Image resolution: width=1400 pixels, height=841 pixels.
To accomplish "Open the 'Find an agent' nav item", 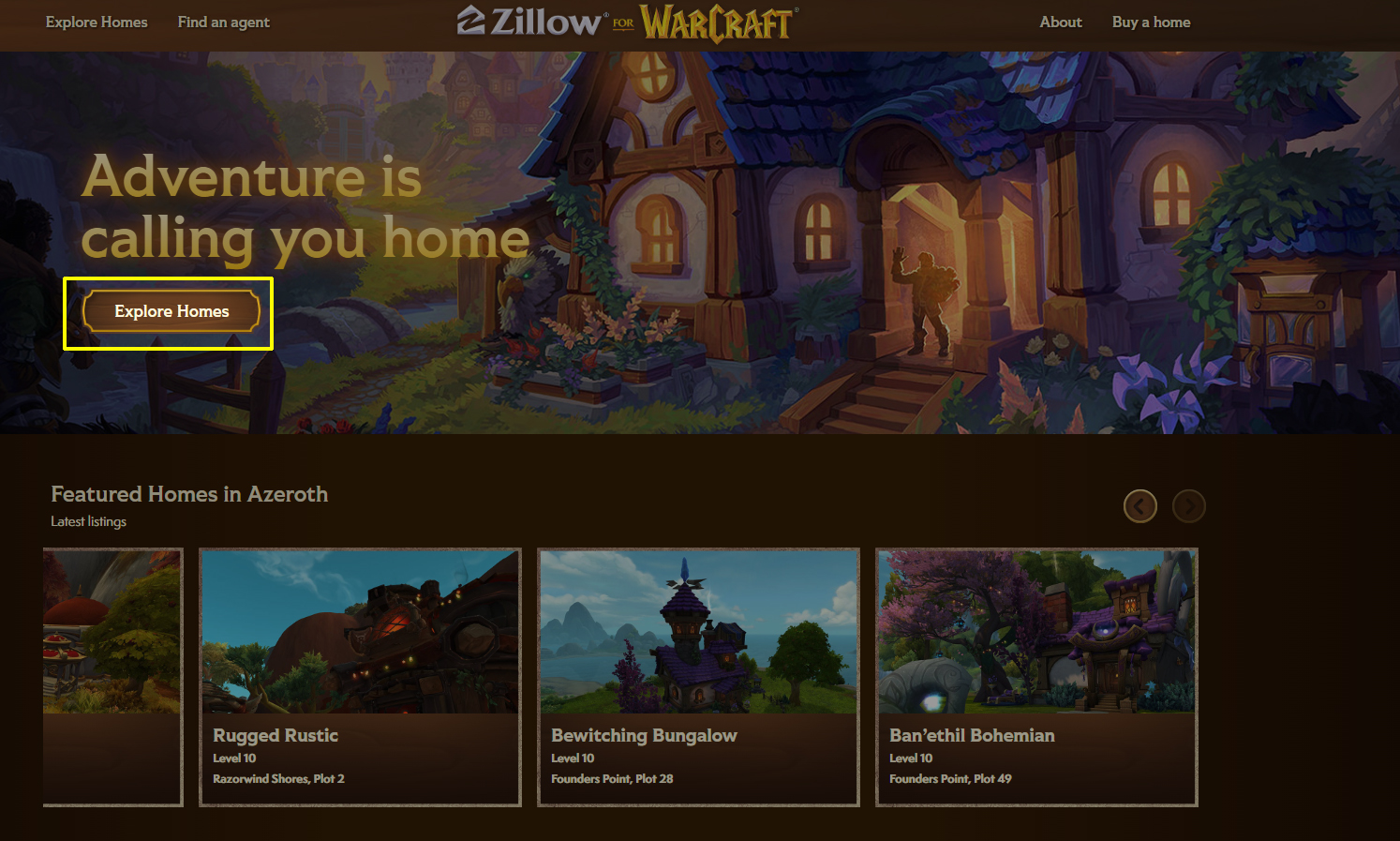I will [224, 22].
